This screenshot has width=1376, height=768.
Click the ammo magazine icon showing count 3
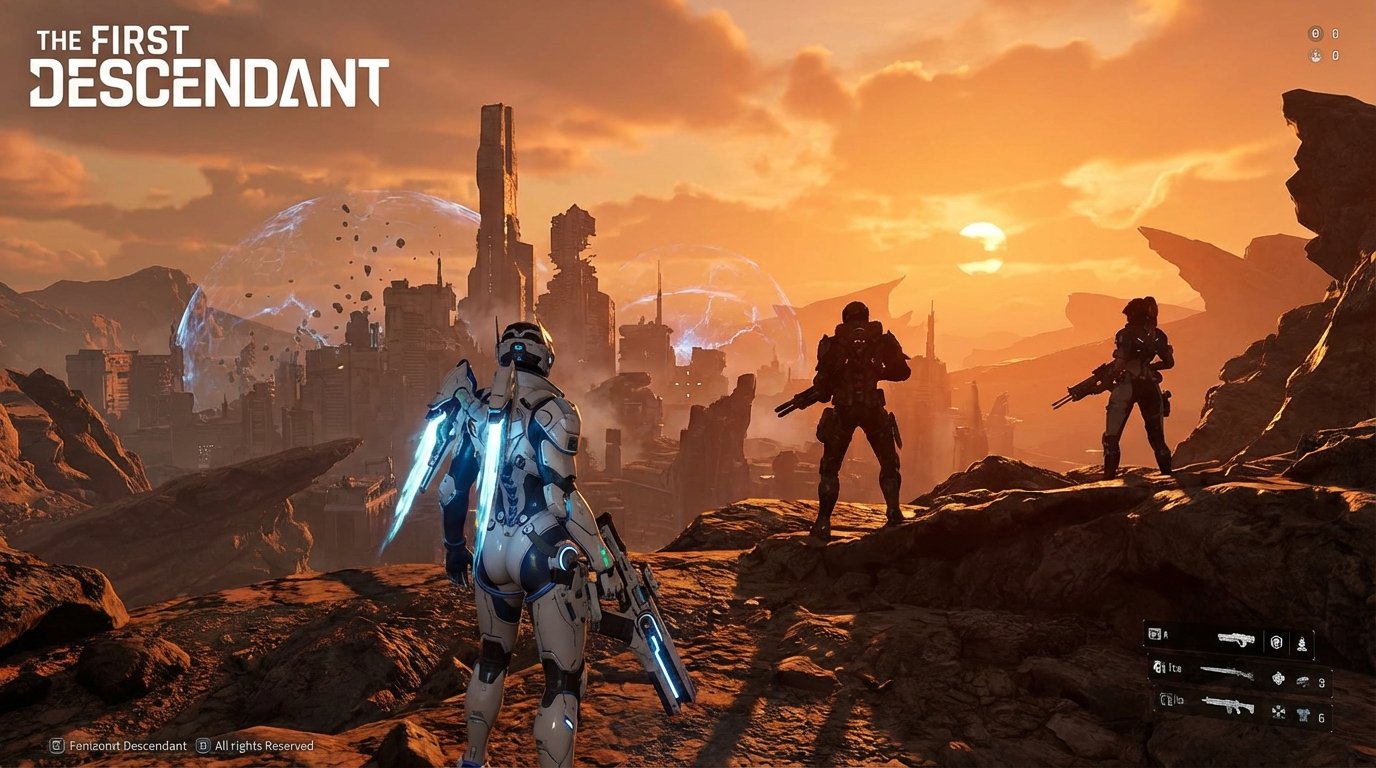pyautogui.click(x=1303, y=682)
